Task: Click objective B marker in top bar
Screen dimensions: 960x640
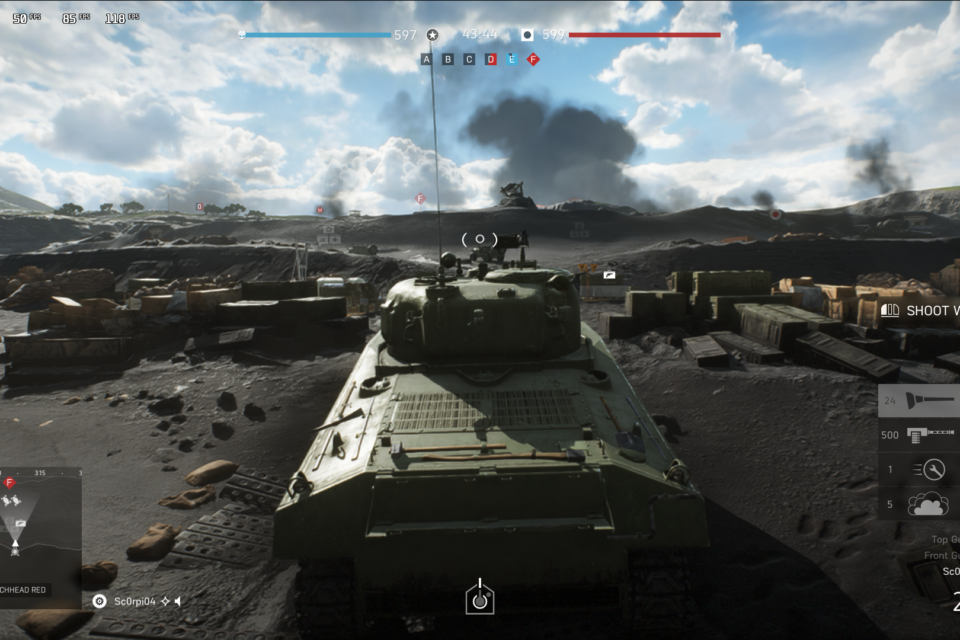Action: pos(448,59)
